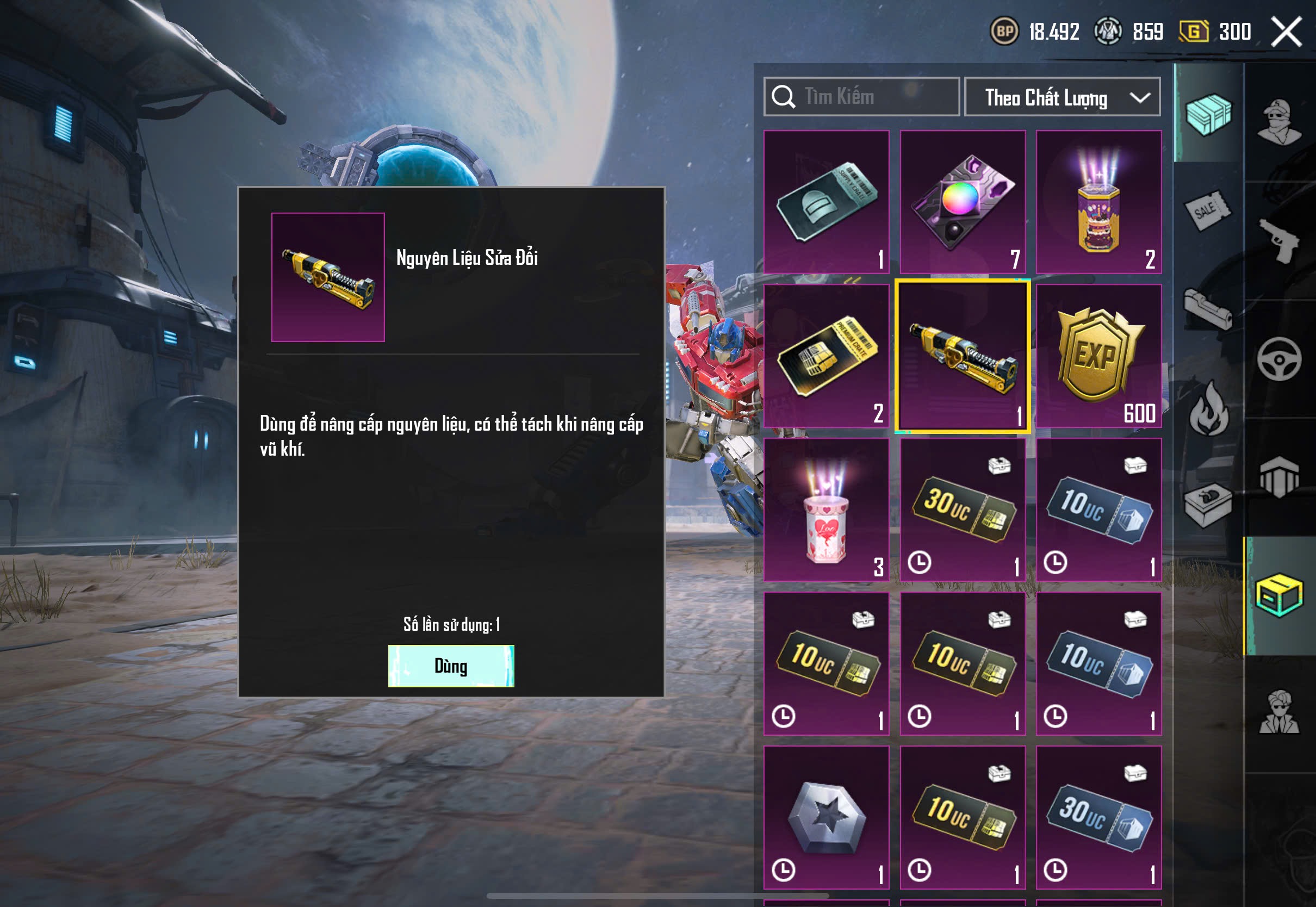Select the premium crate coupon slot

(x=826, y=356)
